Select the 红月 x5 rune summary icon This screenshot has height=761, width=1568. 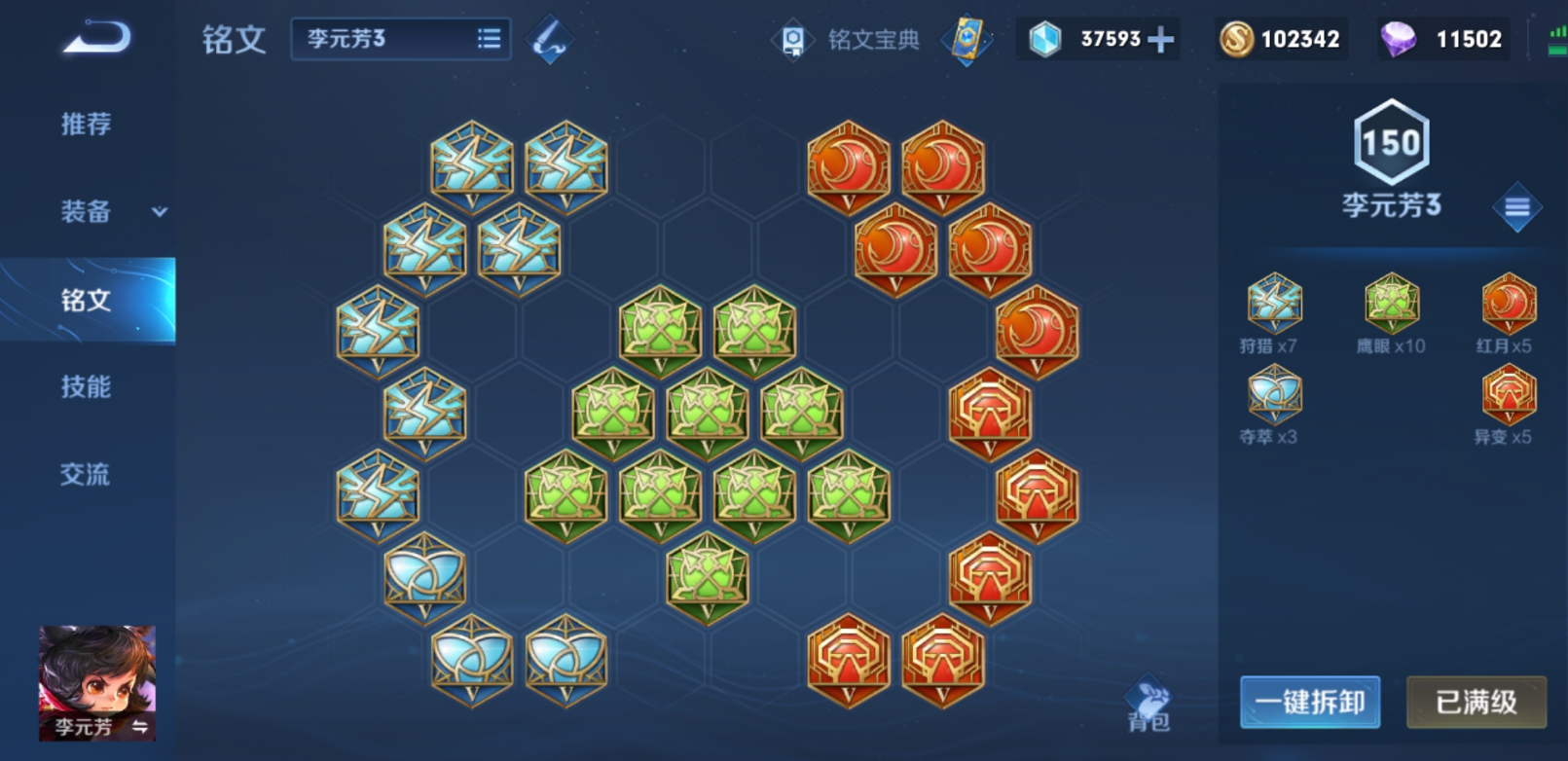(1508, 303)
